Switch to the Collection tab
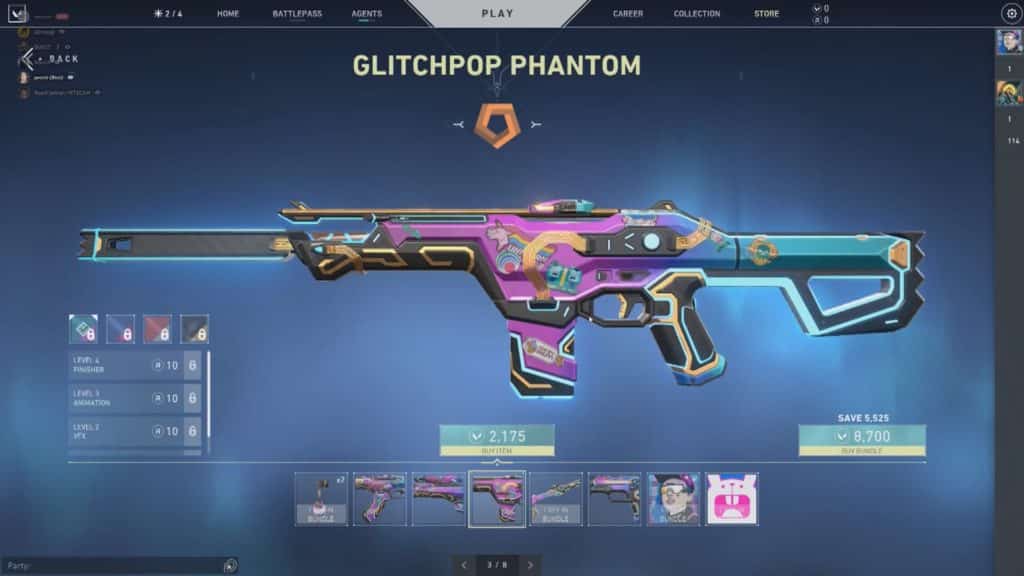1024x576 pixels. pos(697,14)
